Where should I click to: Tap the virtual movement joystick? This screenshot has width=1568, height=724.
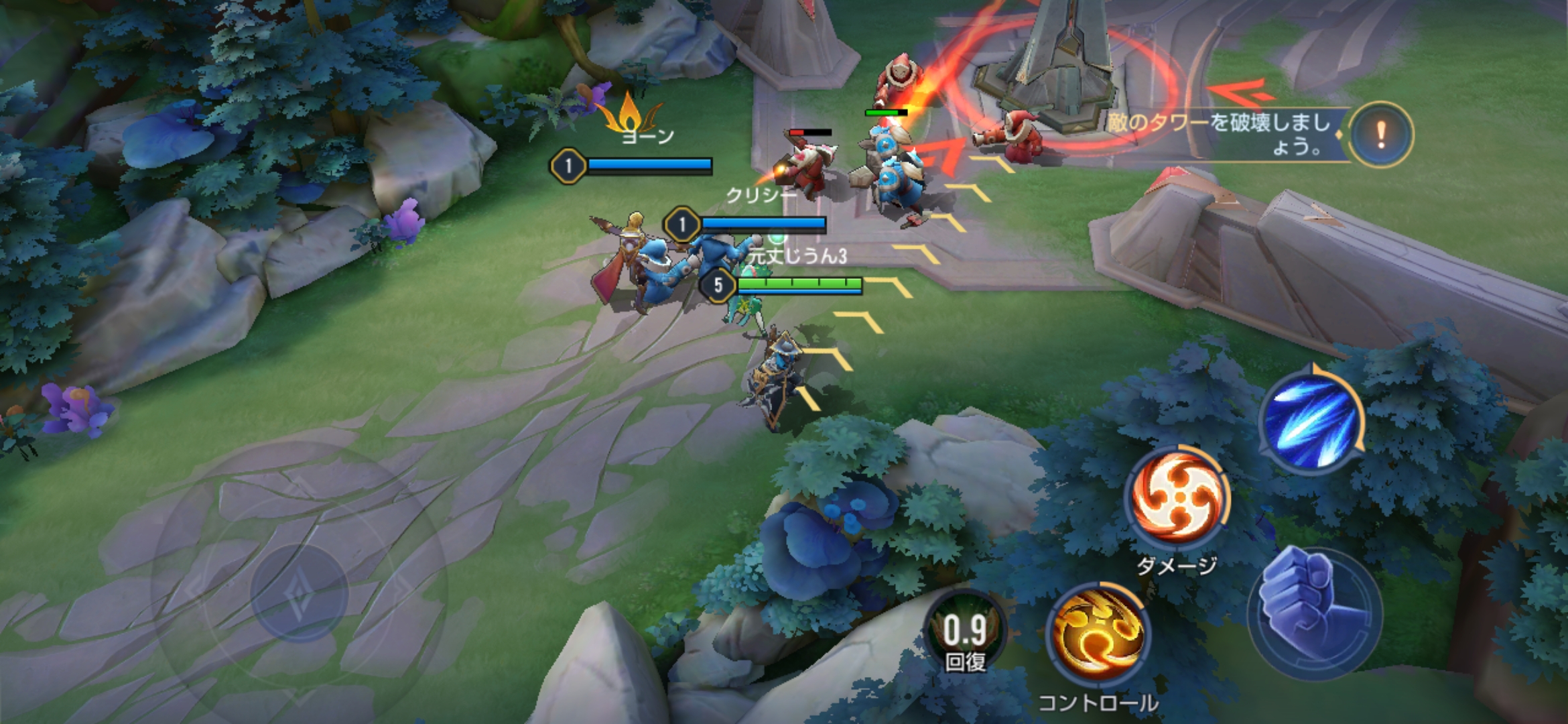[x=299, y=593]
